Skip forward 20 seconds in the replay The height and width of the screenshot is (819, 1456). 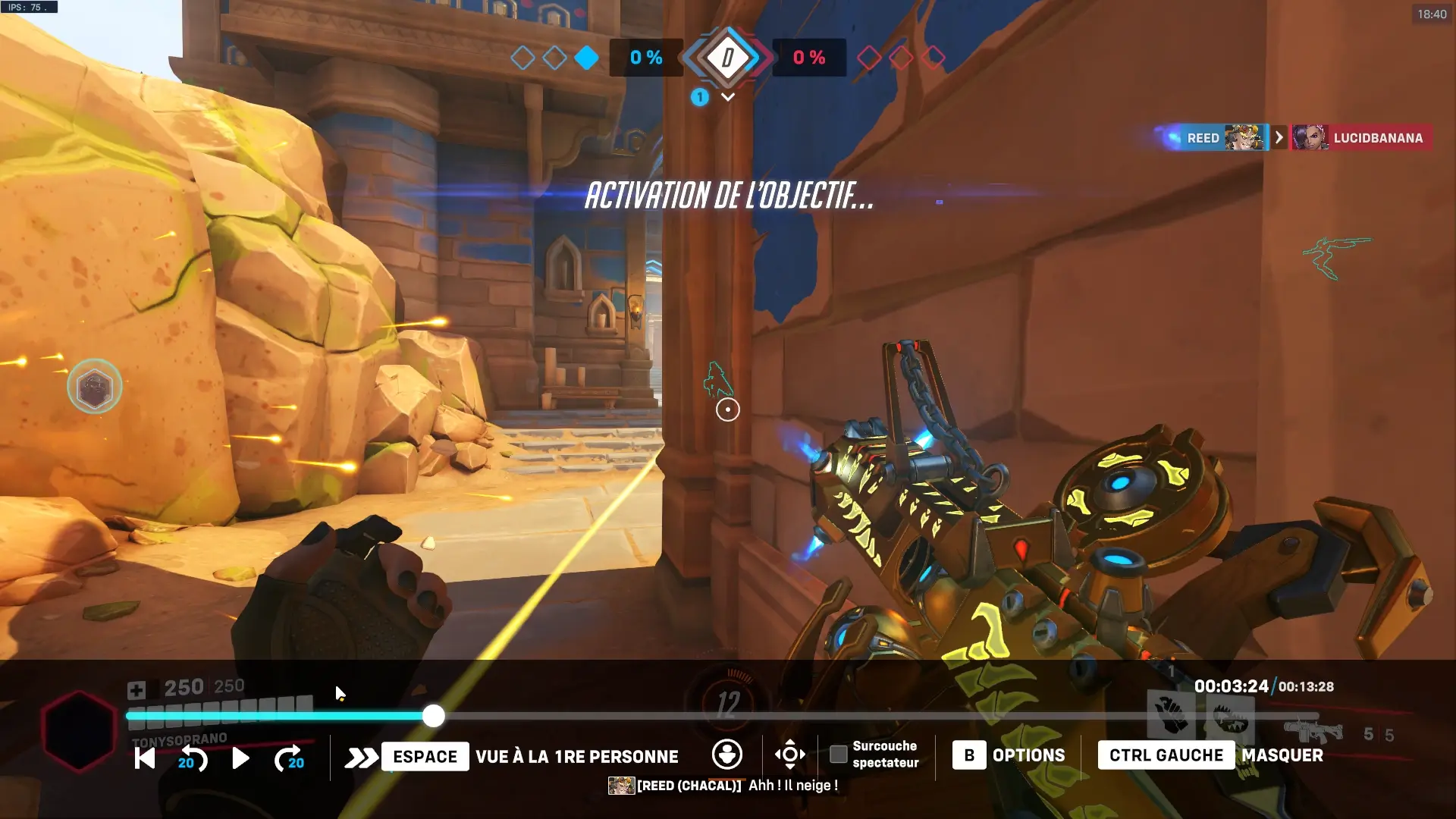click(289, 758)
